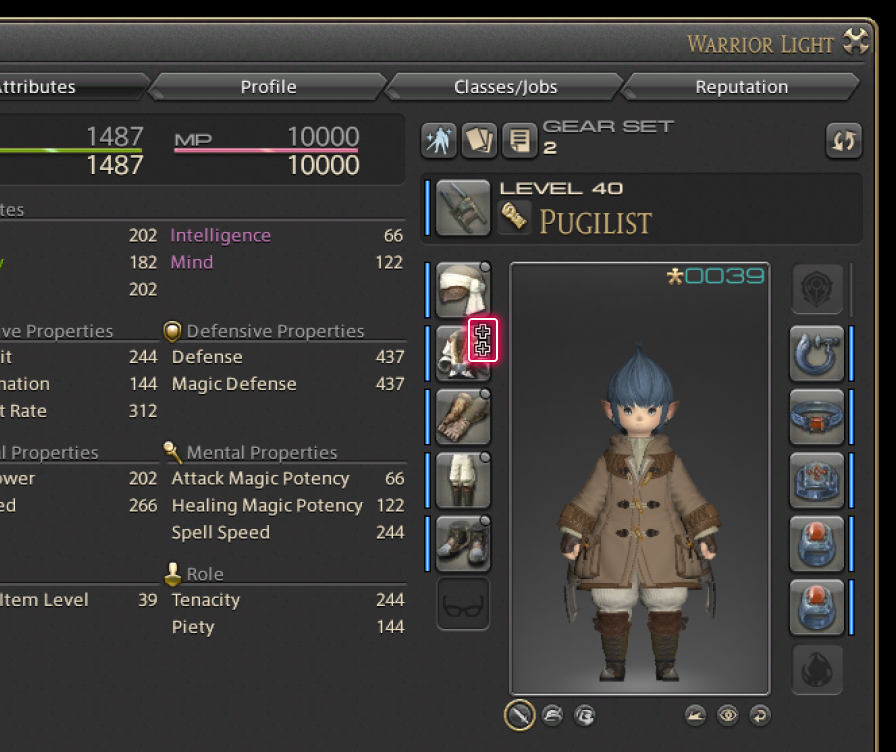Toggle the draw weapon sword button
Viewport: 896px width, 752px height.
[519, 714]
